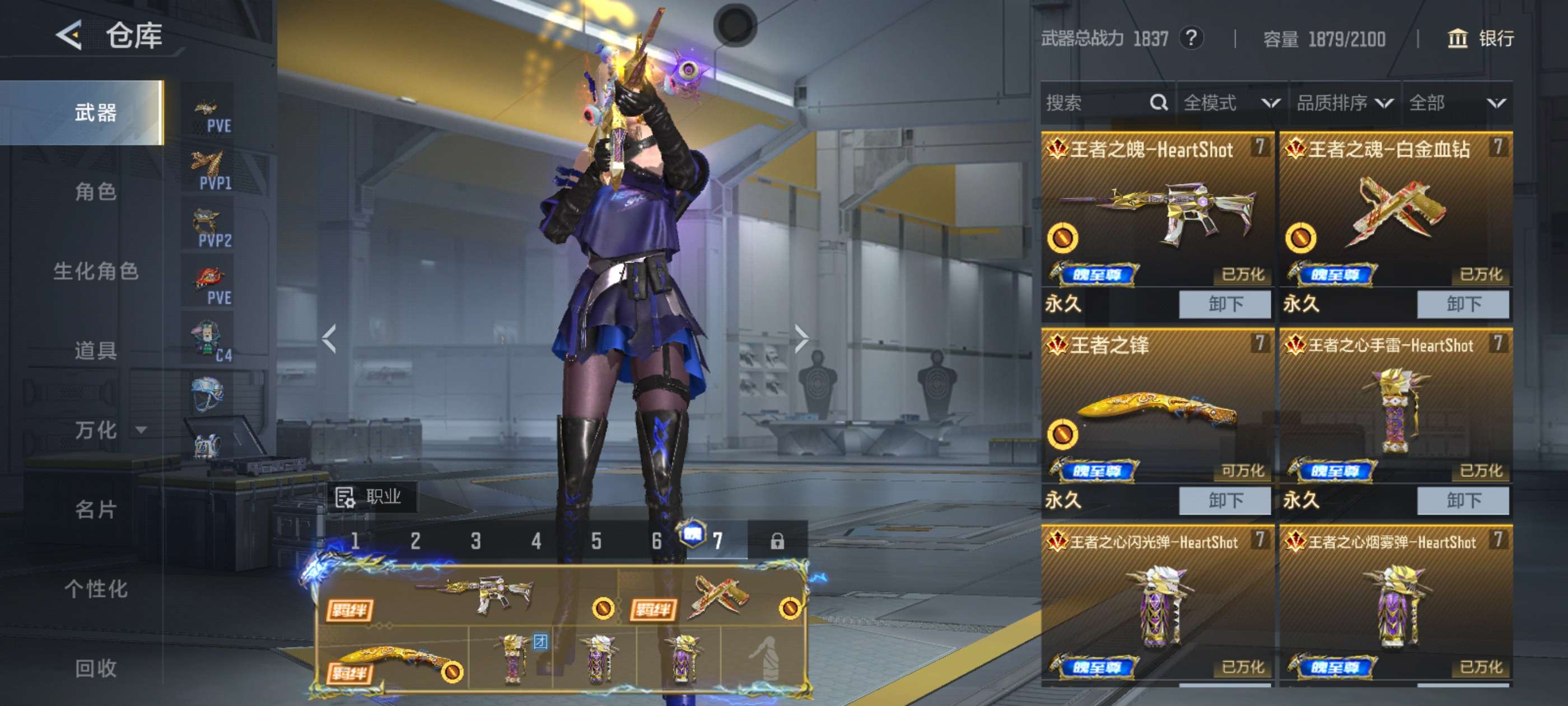Open the 职业 panel
1568x706 pixels.
(x=371, y=497)
